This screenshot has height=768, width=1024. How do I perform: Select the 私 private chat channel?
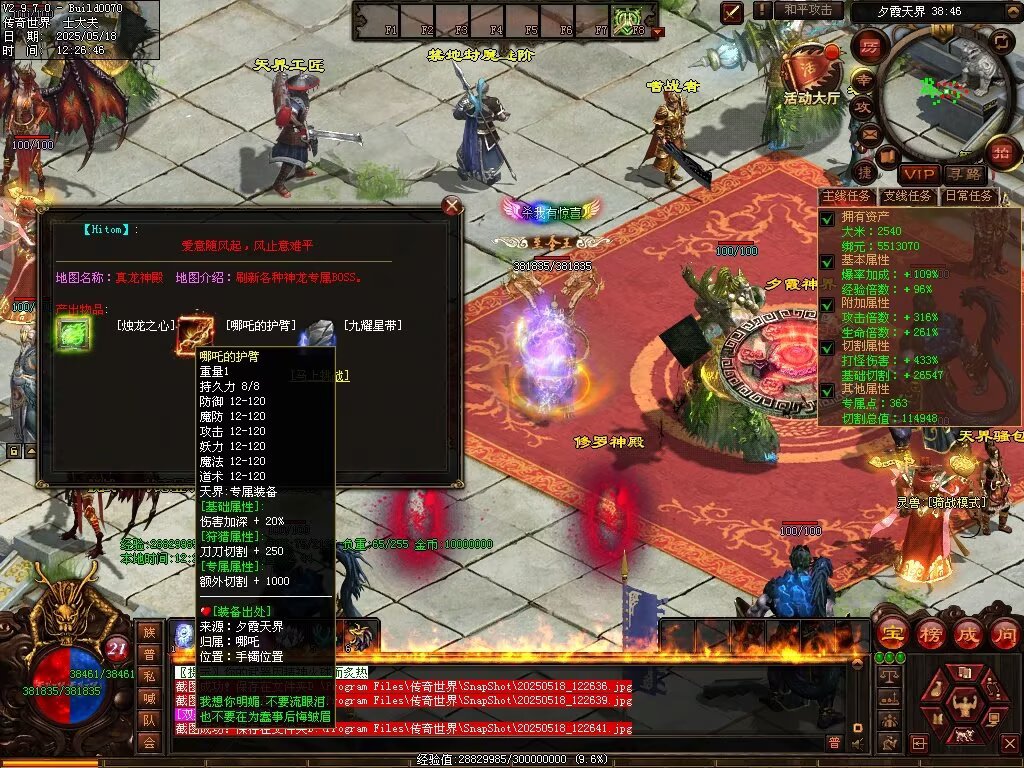click(148, 675)
